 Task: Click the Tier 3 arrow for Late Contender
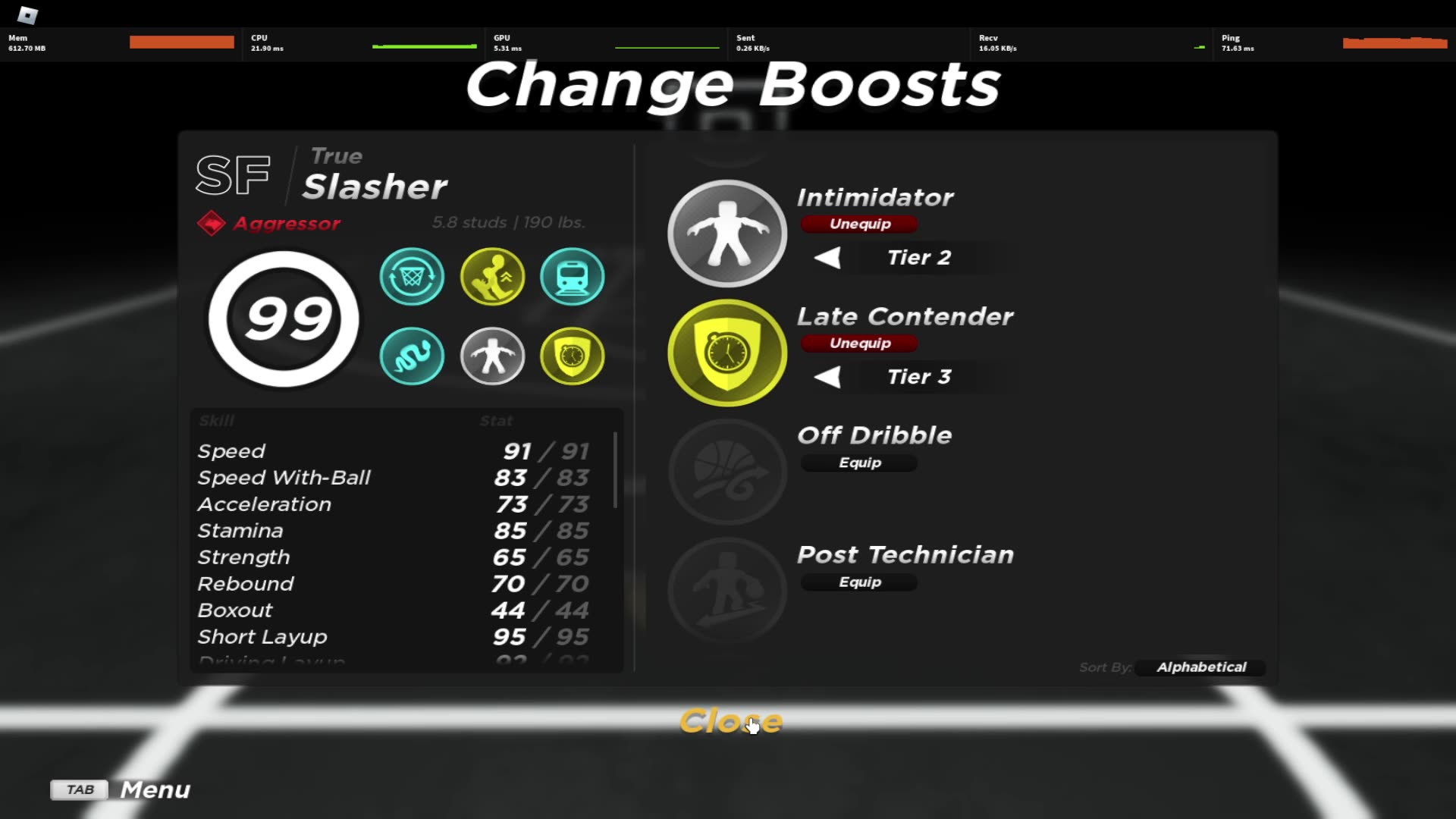pyautogui.click(x=828, y=377)
